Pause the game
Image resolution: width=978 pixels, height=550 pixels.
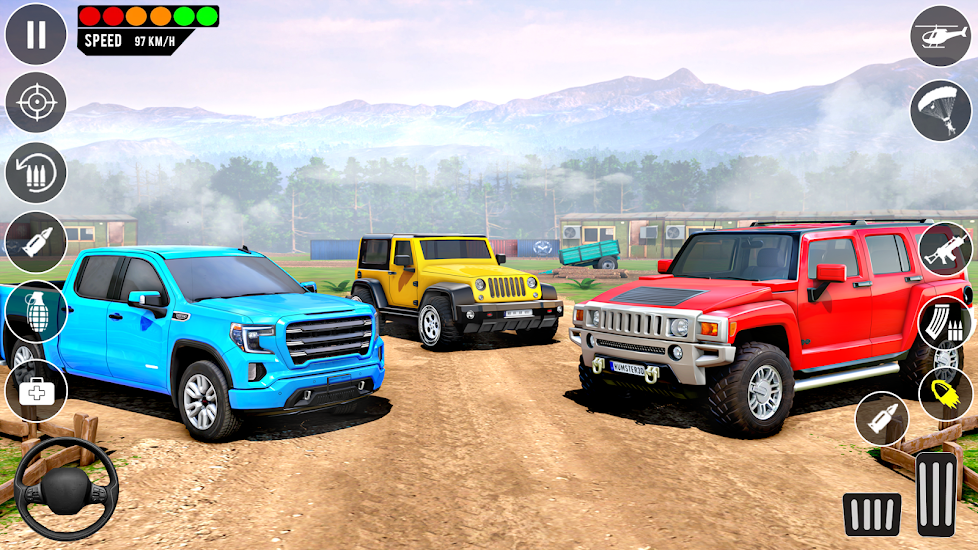pos(36,34)
